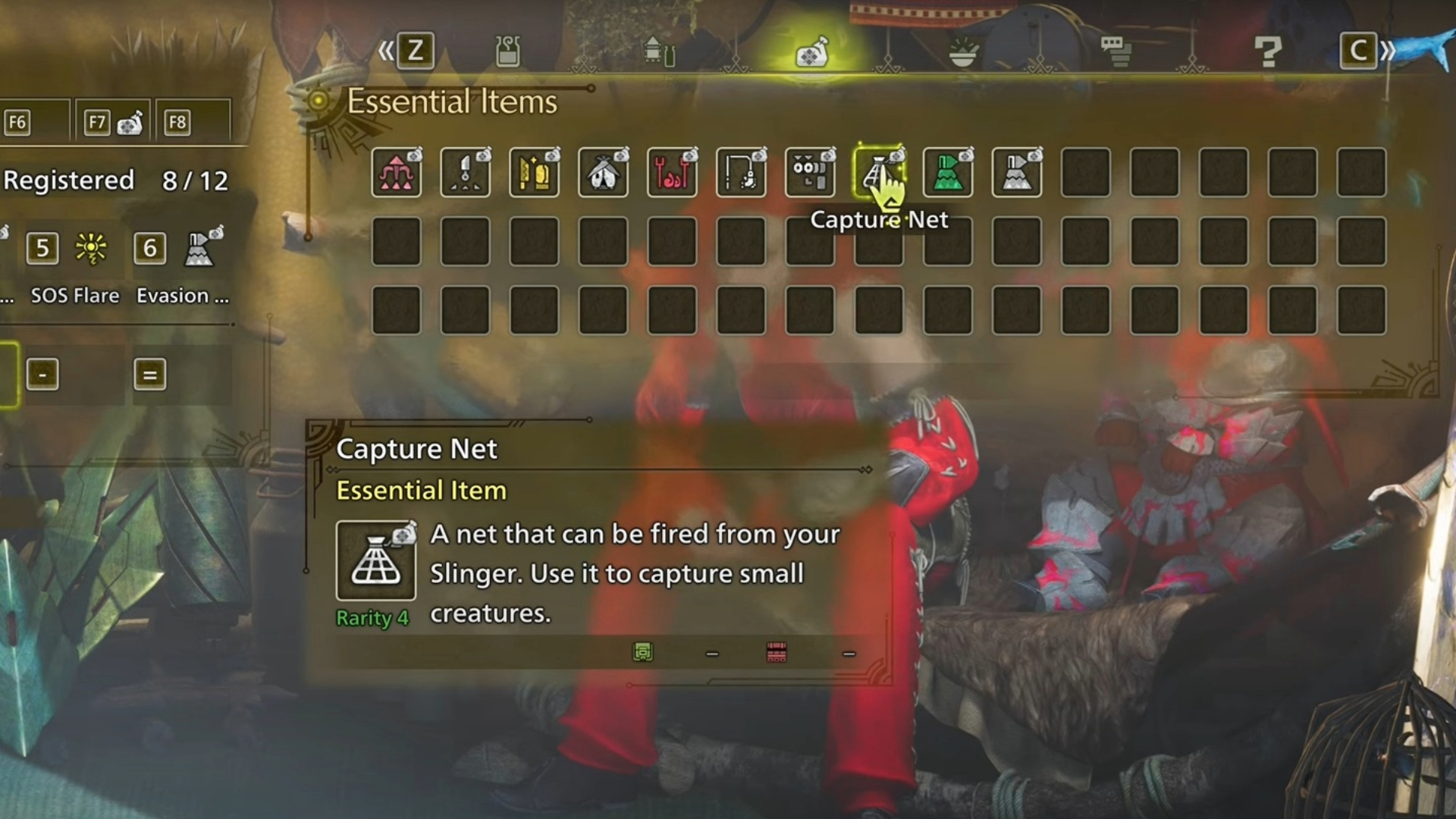Choose the yellow whetstone and glove item

click(534, 173)
